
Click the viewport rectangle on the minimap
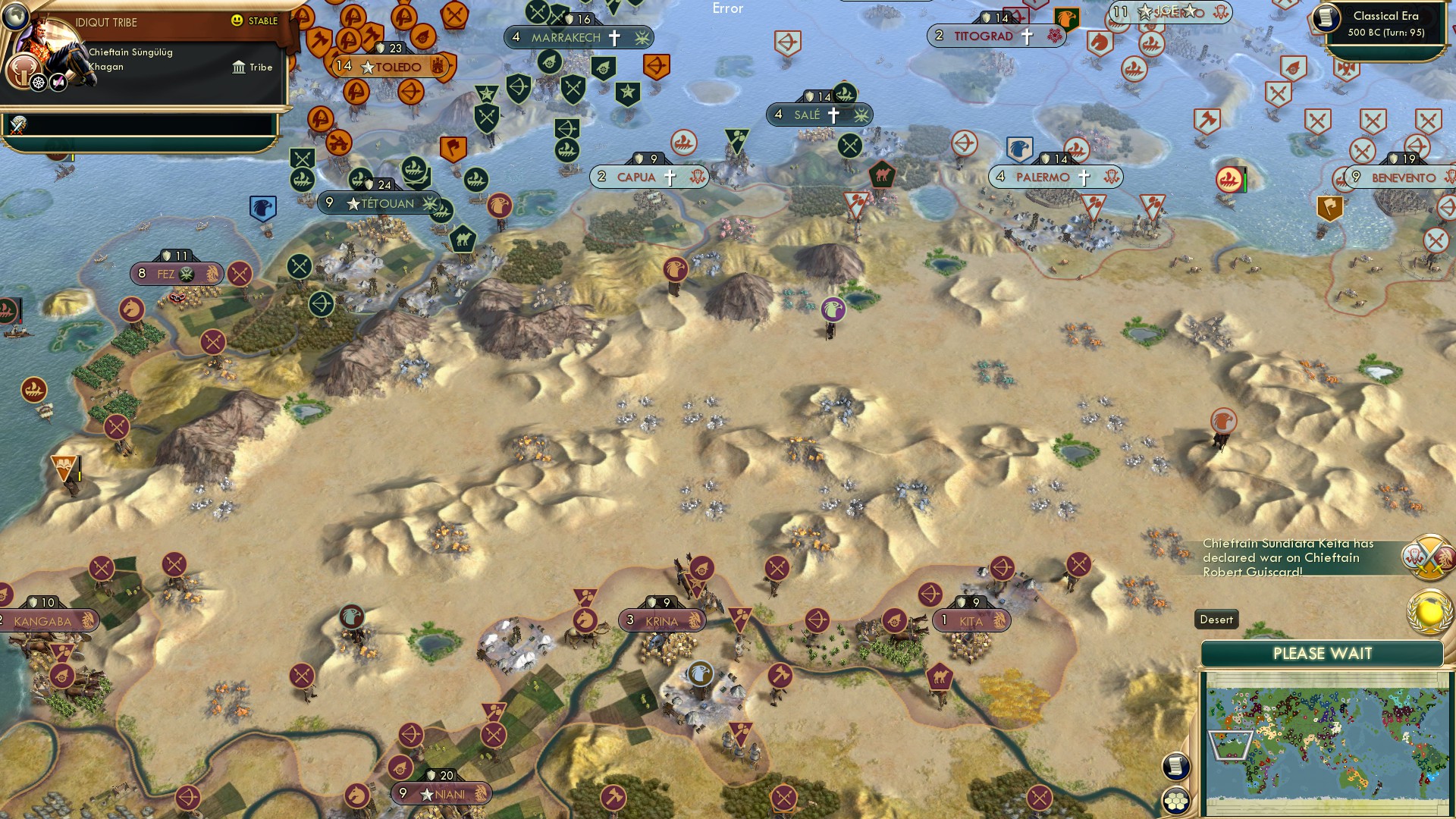(x=1230, y=745)
